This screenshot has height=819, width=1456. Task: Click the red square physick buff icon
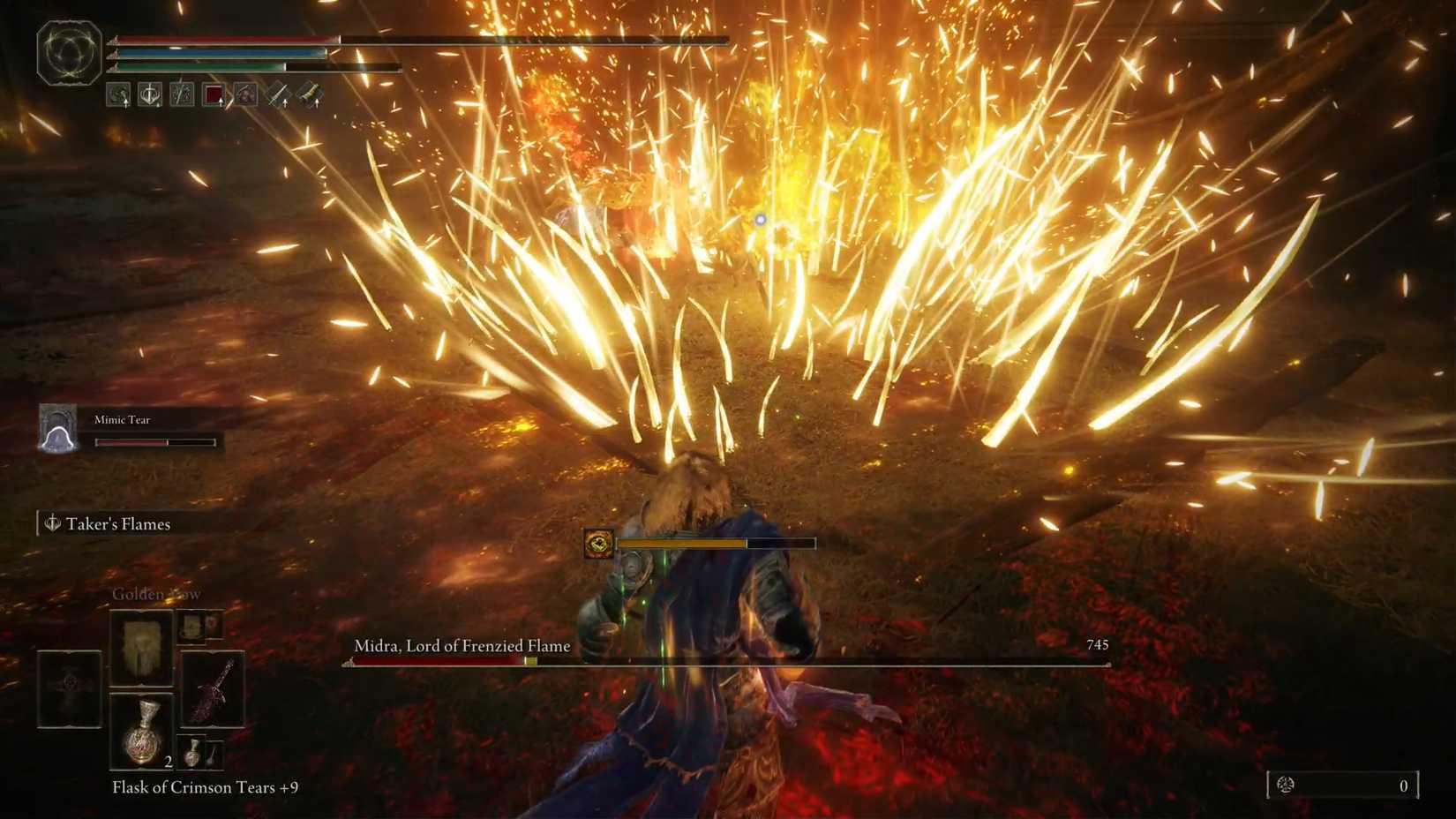tap(213, 94)
